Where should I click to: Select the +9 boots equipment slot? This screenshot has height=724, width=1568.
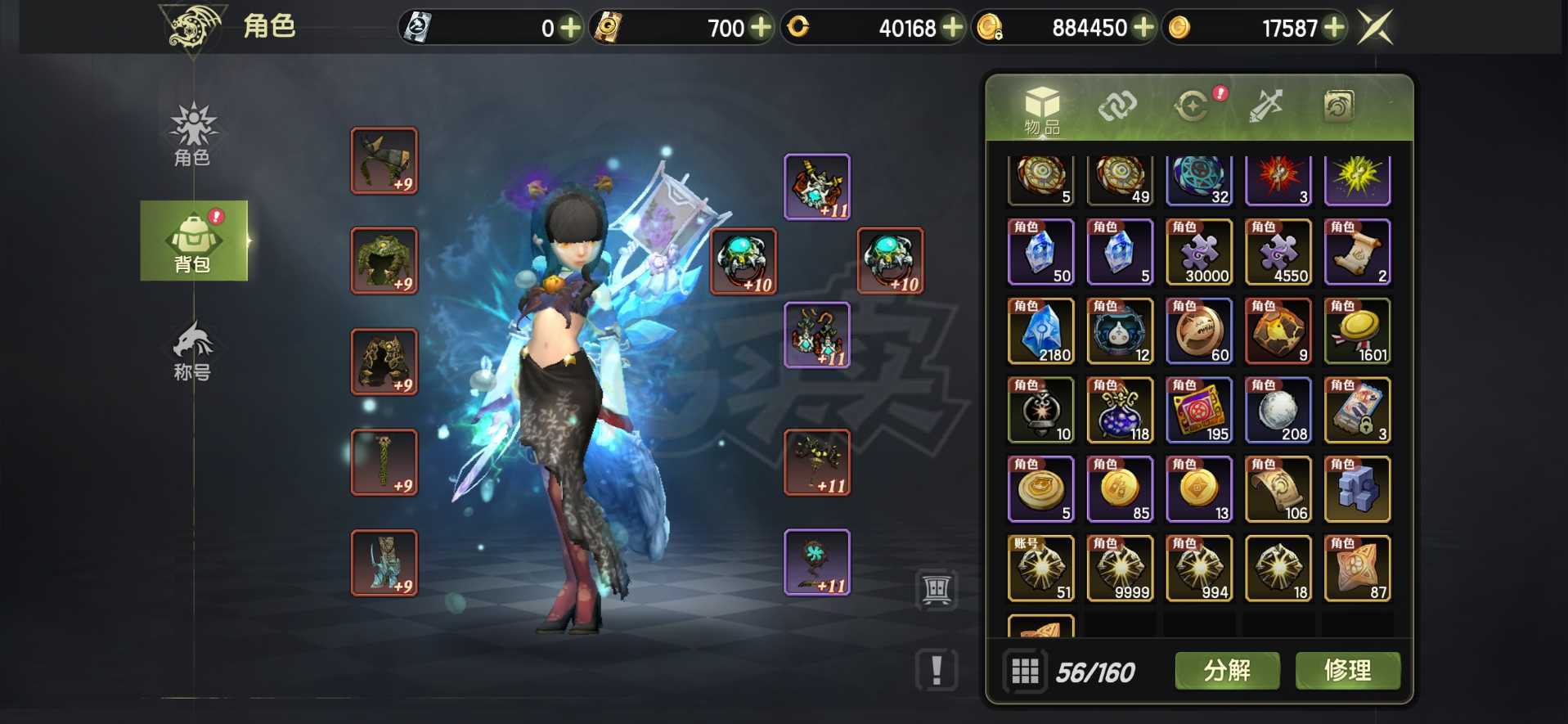tap(384, 562)
